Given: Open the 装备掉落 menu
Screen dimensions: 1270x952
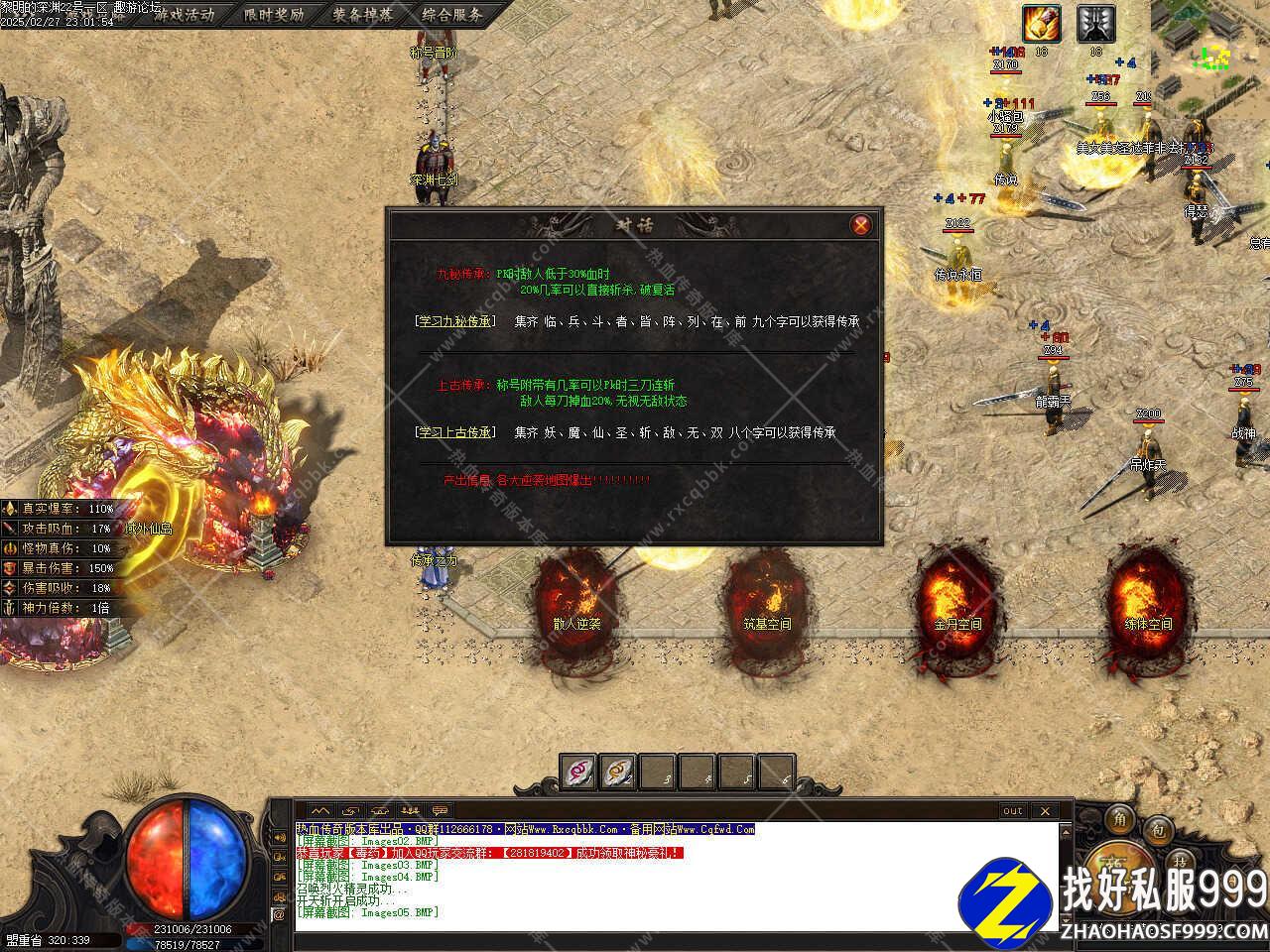Looking at the screenshot, I should coord(362,14).
